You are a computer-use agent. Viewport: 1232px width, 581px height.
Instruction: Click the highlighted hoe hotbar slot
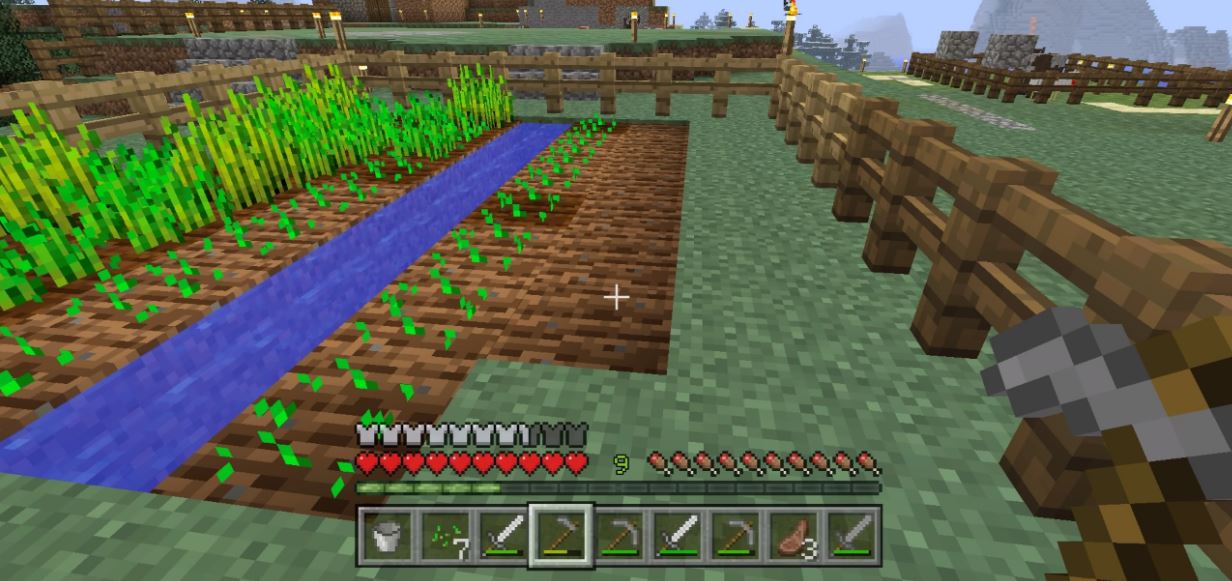pyautogui.click(x=561, y=536)
